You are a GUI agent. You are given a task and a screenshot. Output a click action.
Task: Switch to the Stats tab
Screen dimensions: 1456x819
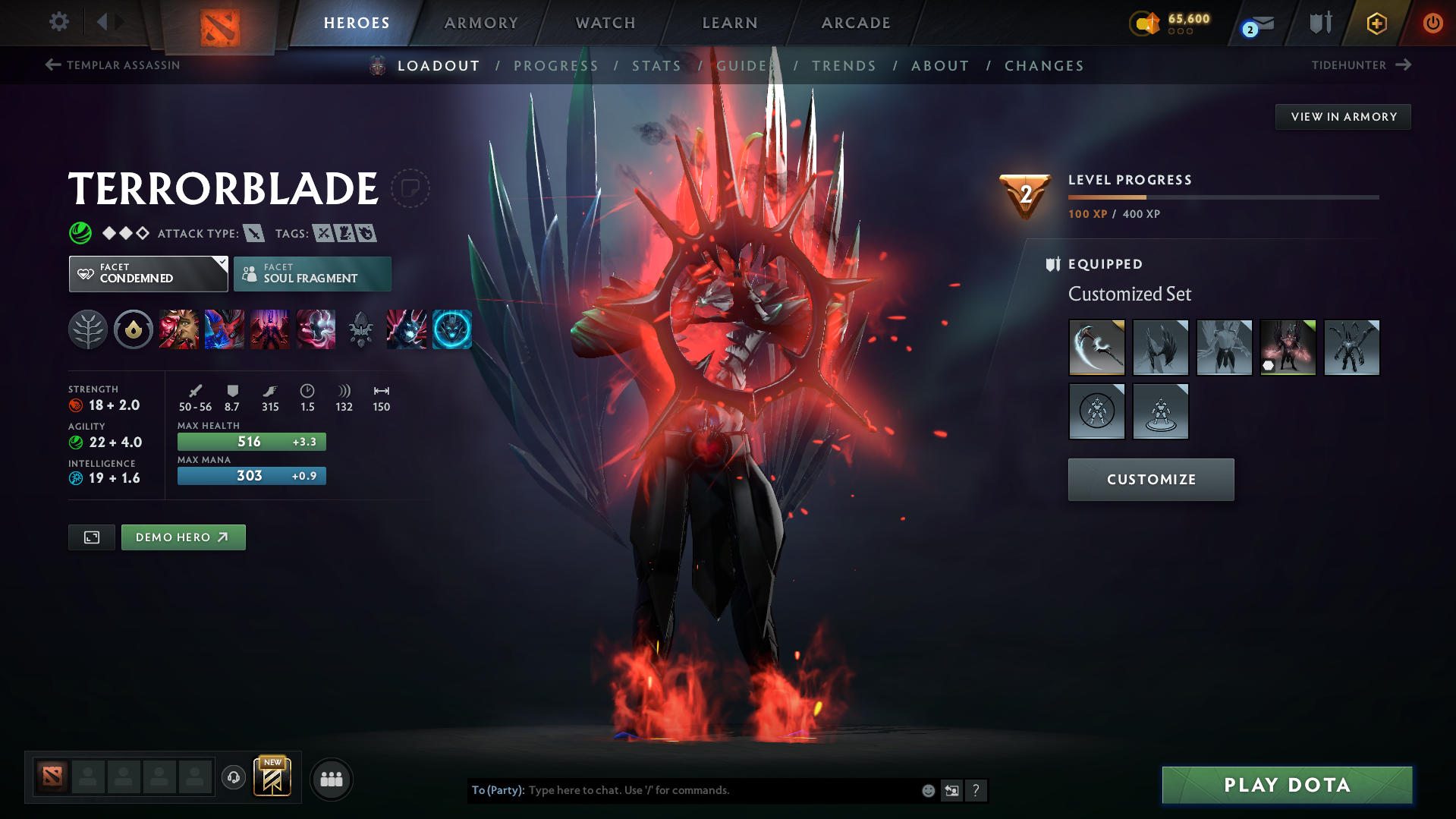point(656,66)
